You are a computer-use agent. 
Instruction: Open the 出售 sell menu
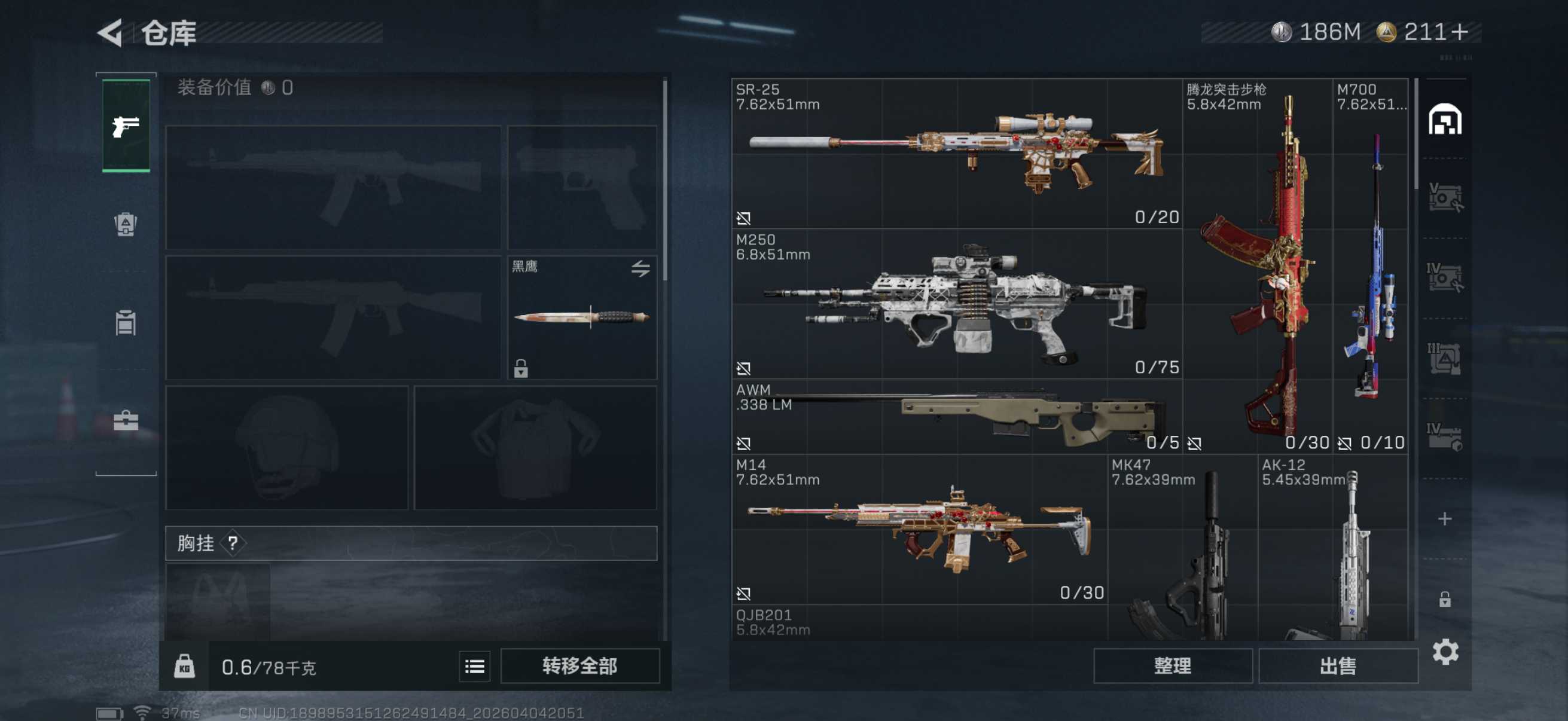tap(1337, 665)
